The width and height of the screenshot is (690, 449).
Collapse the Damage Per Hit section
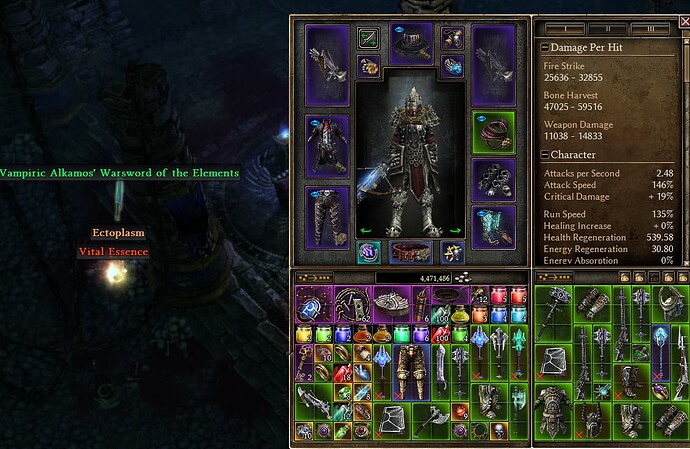(545, 47)
